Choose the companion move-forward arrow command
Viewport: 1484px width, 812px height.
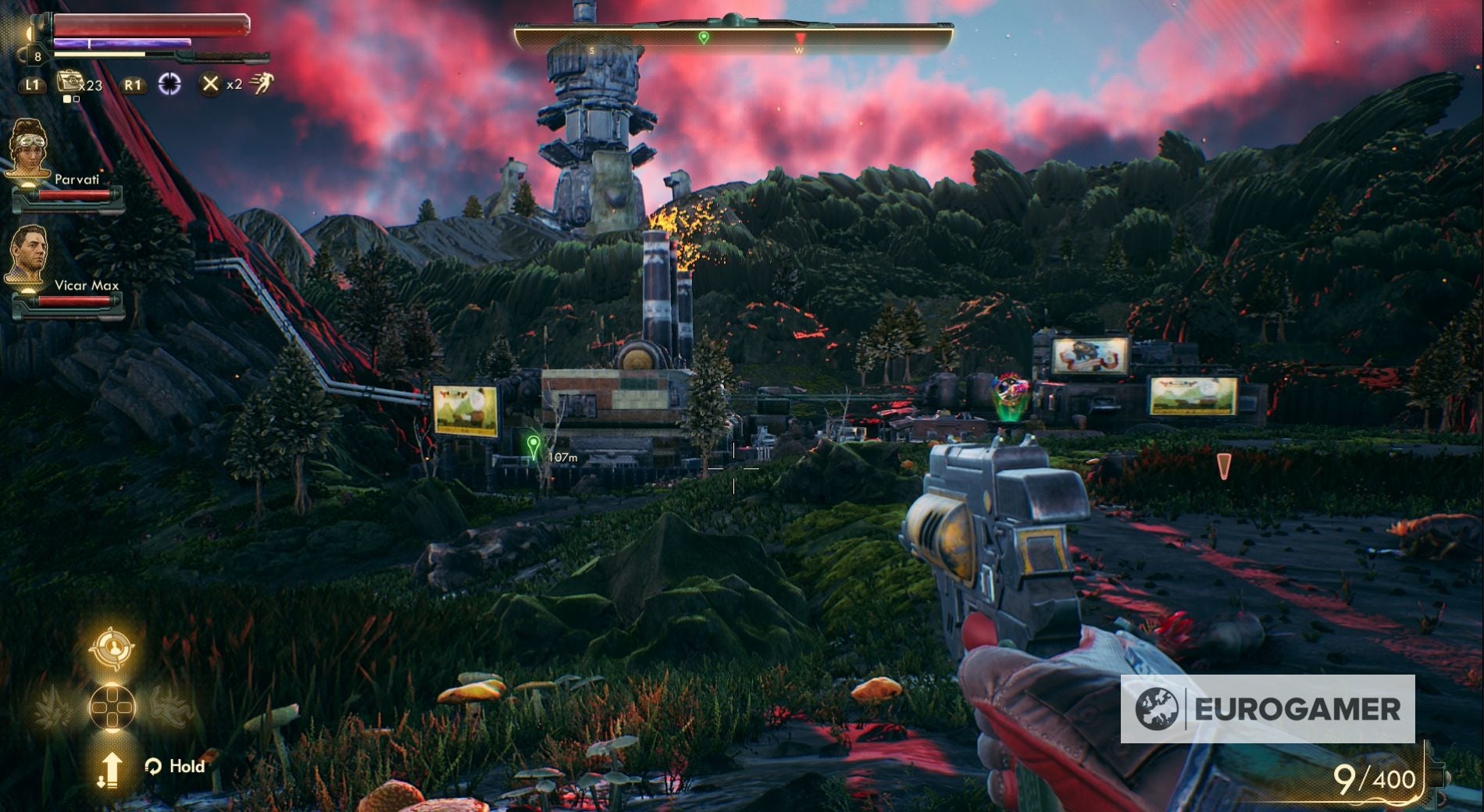coord(110,768)
